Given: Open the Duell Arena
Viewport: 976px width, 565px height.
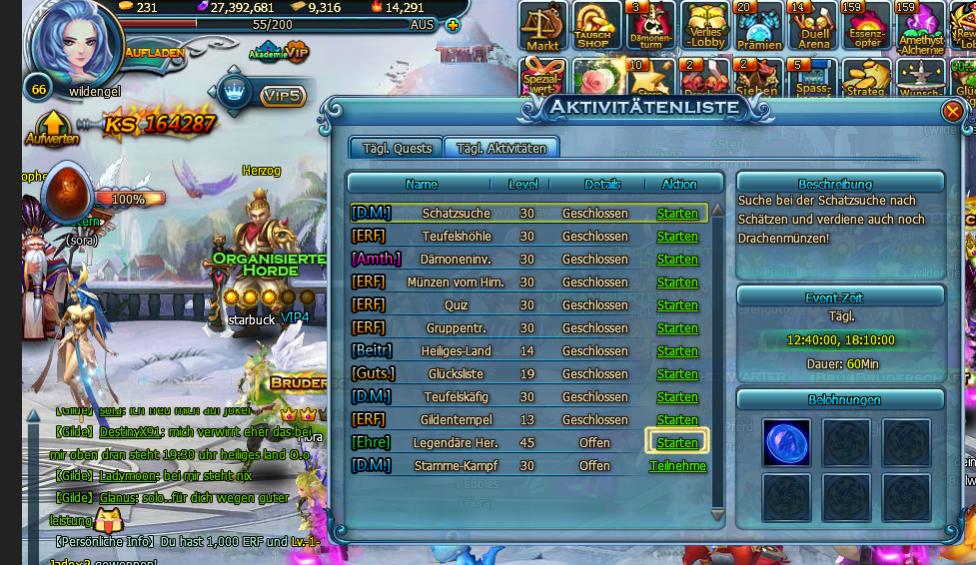Looking at the screenshot, I should 814,27.
